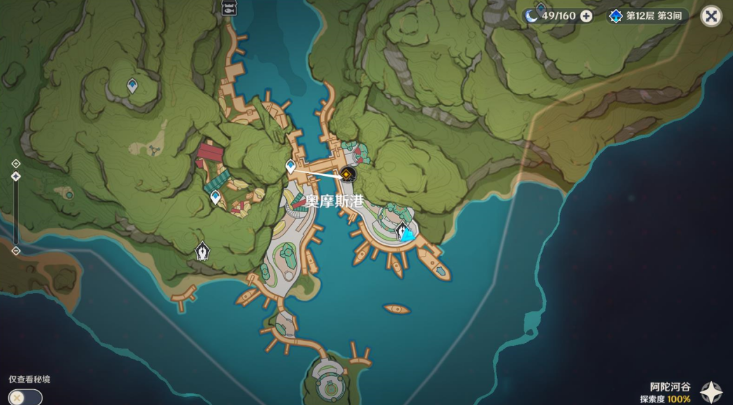Screen dimensions: 733x405
Task: Close the map screen
Action: [x=711, y=15]
